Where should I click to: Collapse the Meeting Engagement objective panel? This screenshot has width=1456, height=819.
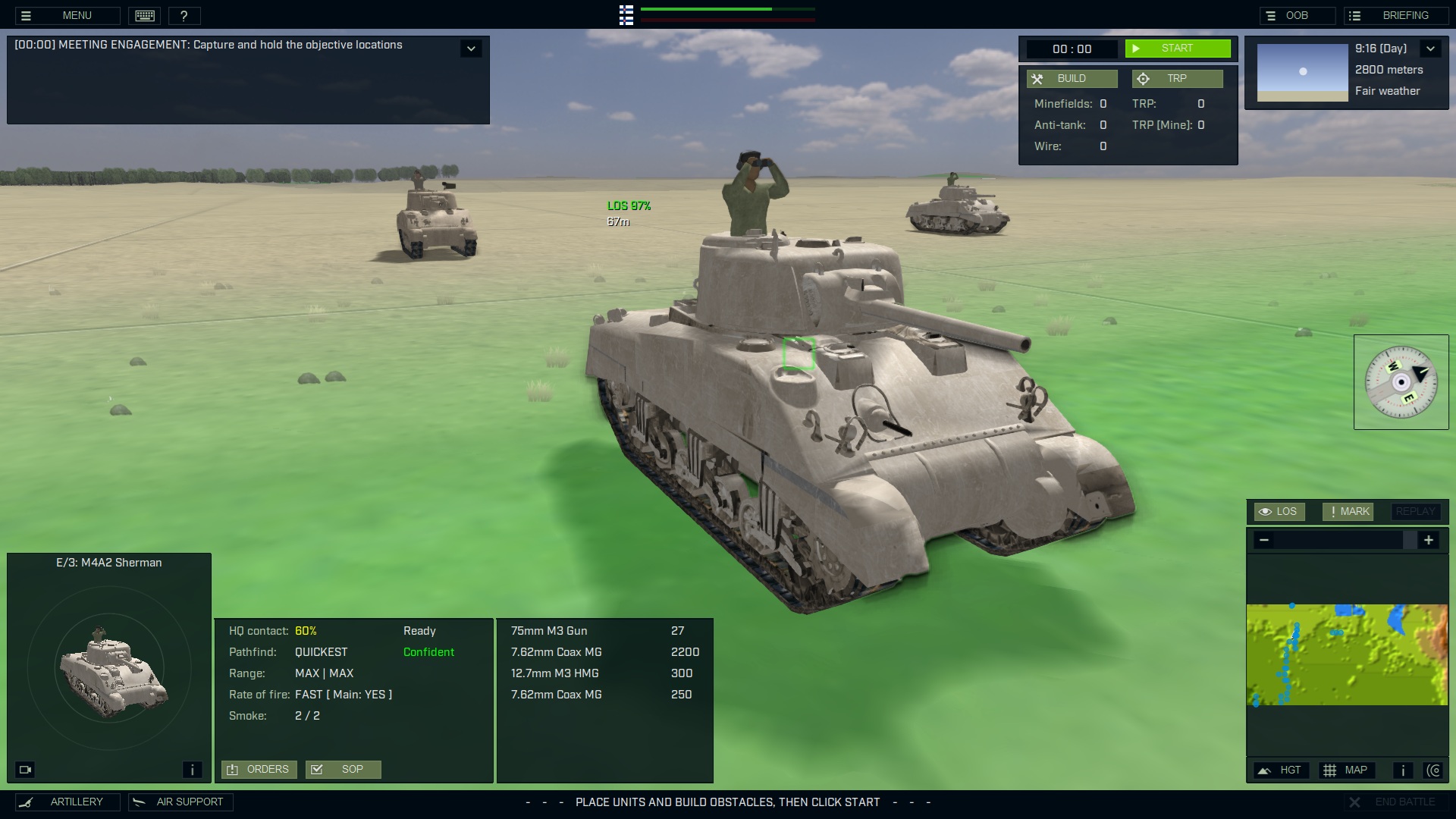point(471,48)
